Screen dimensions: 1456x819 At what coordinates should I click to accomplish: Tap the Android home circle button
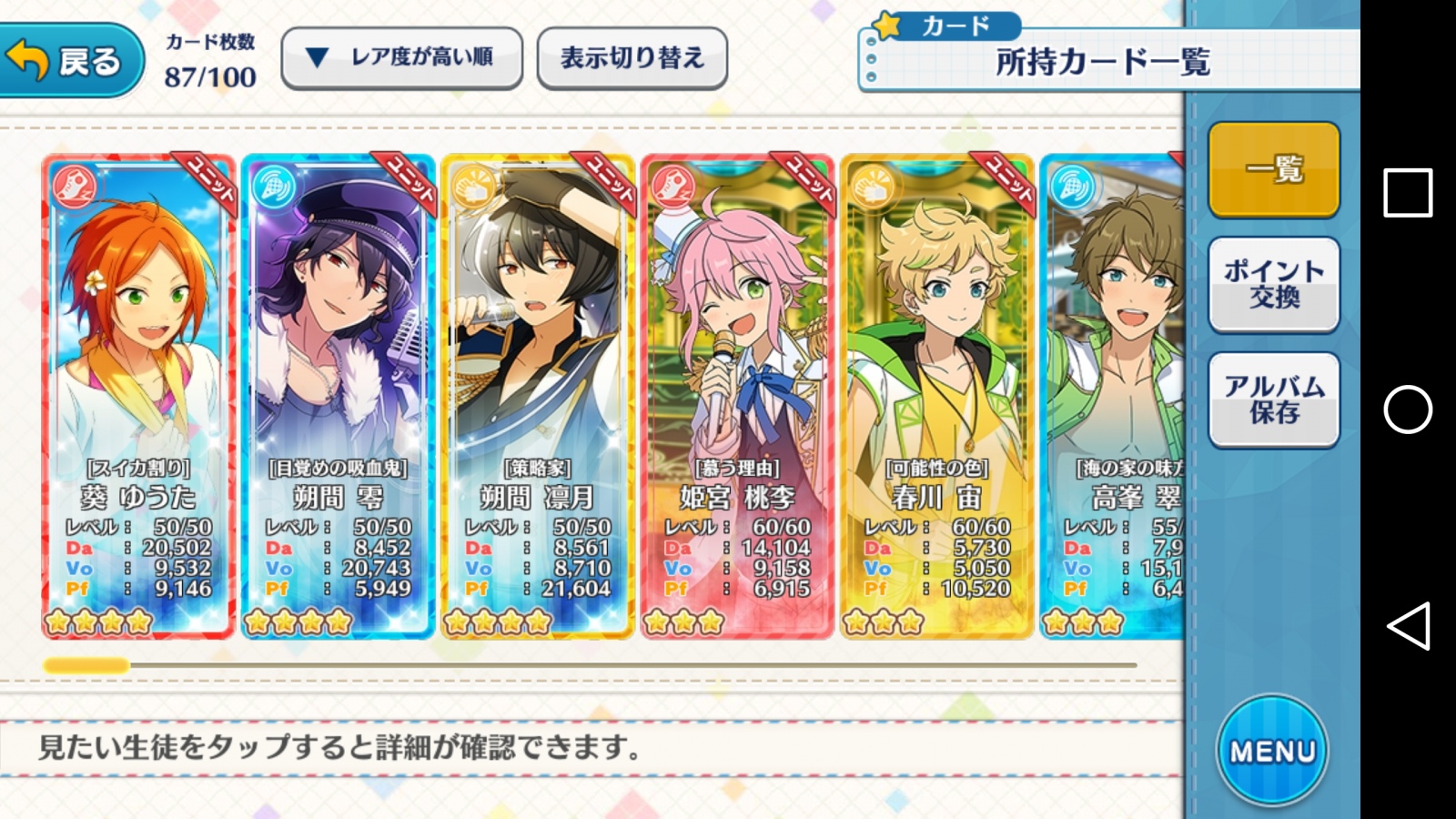coord(1407,409)
